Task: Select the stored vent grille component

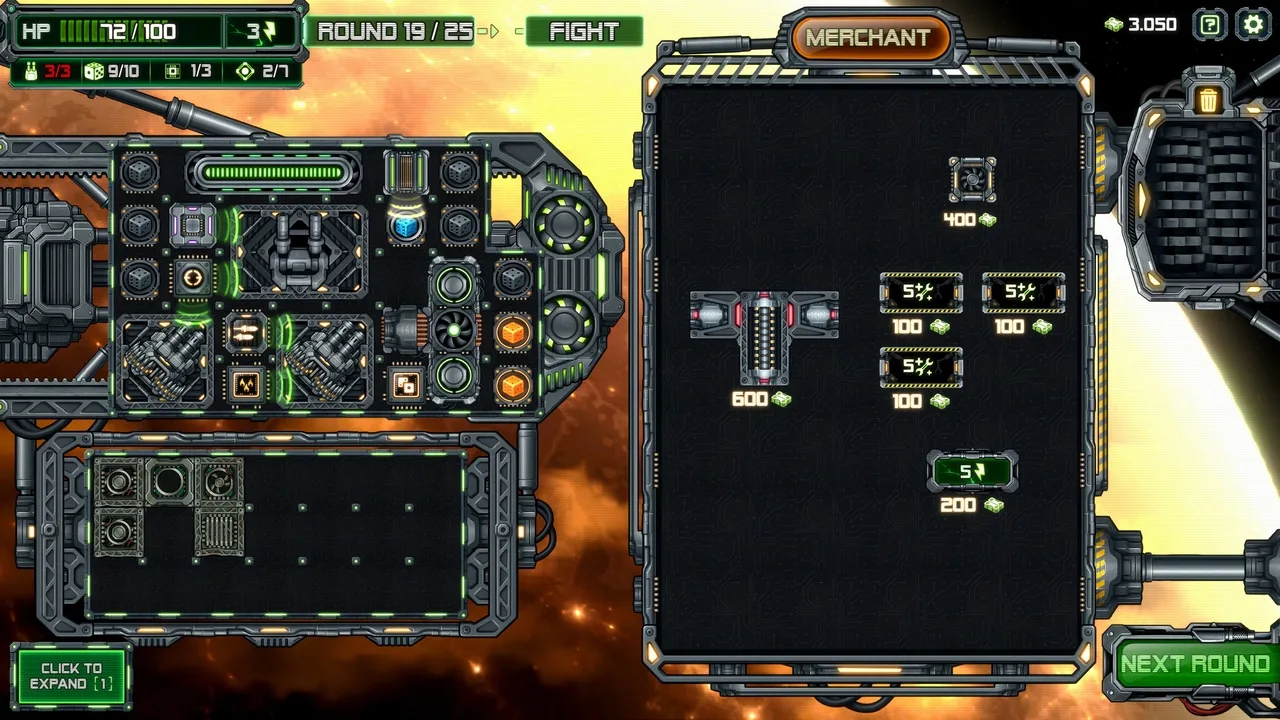Action: [x=219, y=531]
